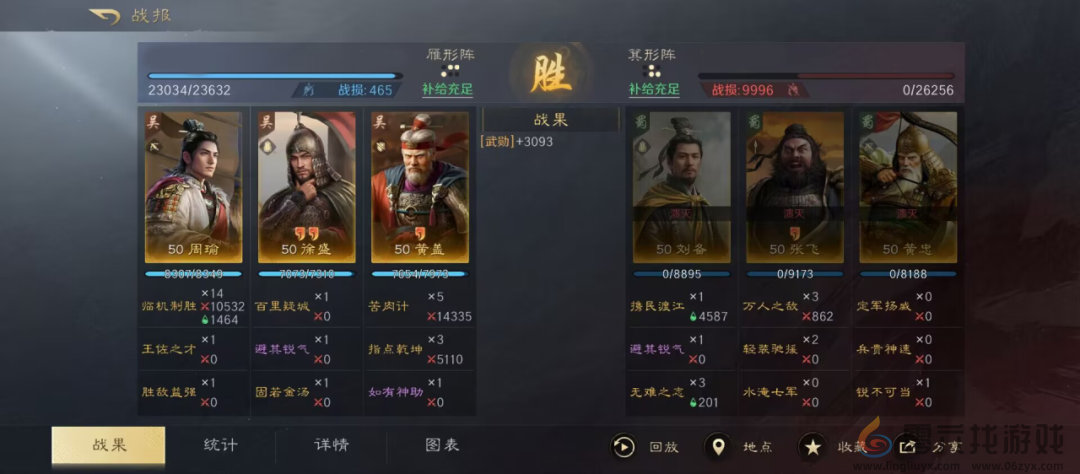Switch to the 统计 tab
Image resolution: width=1080 pixels, height=474 pixels.
(220, 445)
